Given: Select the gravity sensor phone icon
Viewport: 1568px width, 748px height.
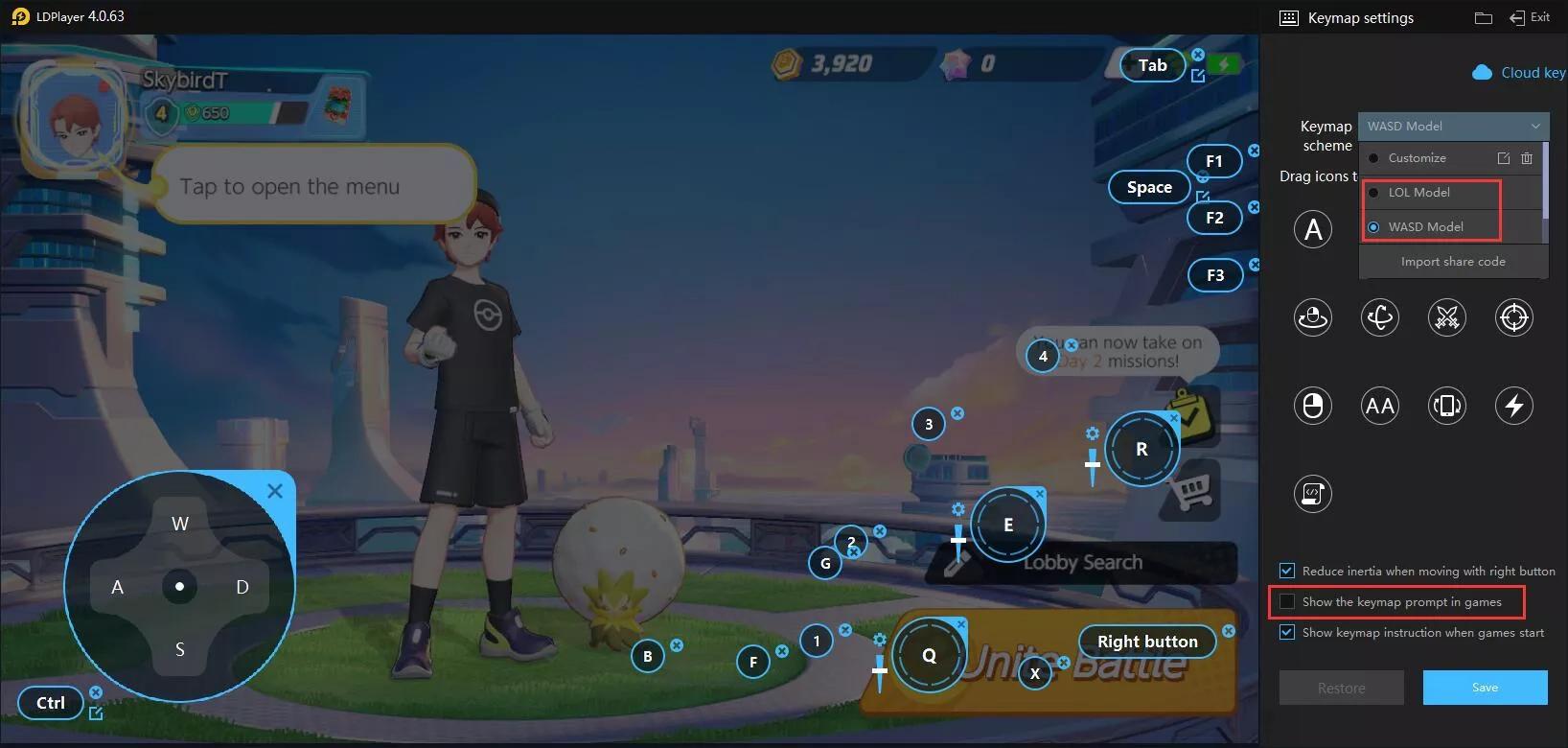Looking at the screenshot, I should 1447,405.
